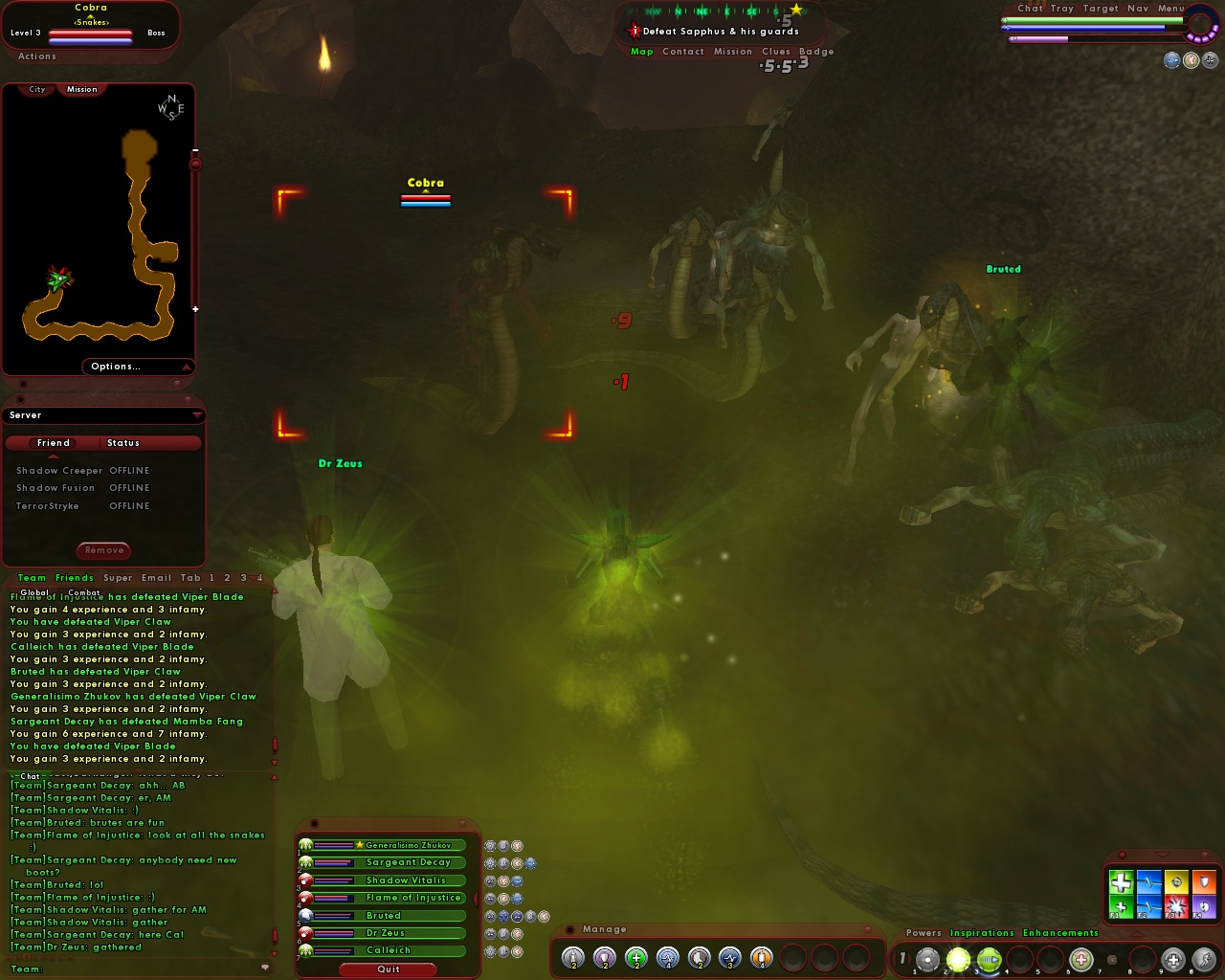Click the compass on the minimap
This screenshot has height=980, width=1225.
(169, 108)
